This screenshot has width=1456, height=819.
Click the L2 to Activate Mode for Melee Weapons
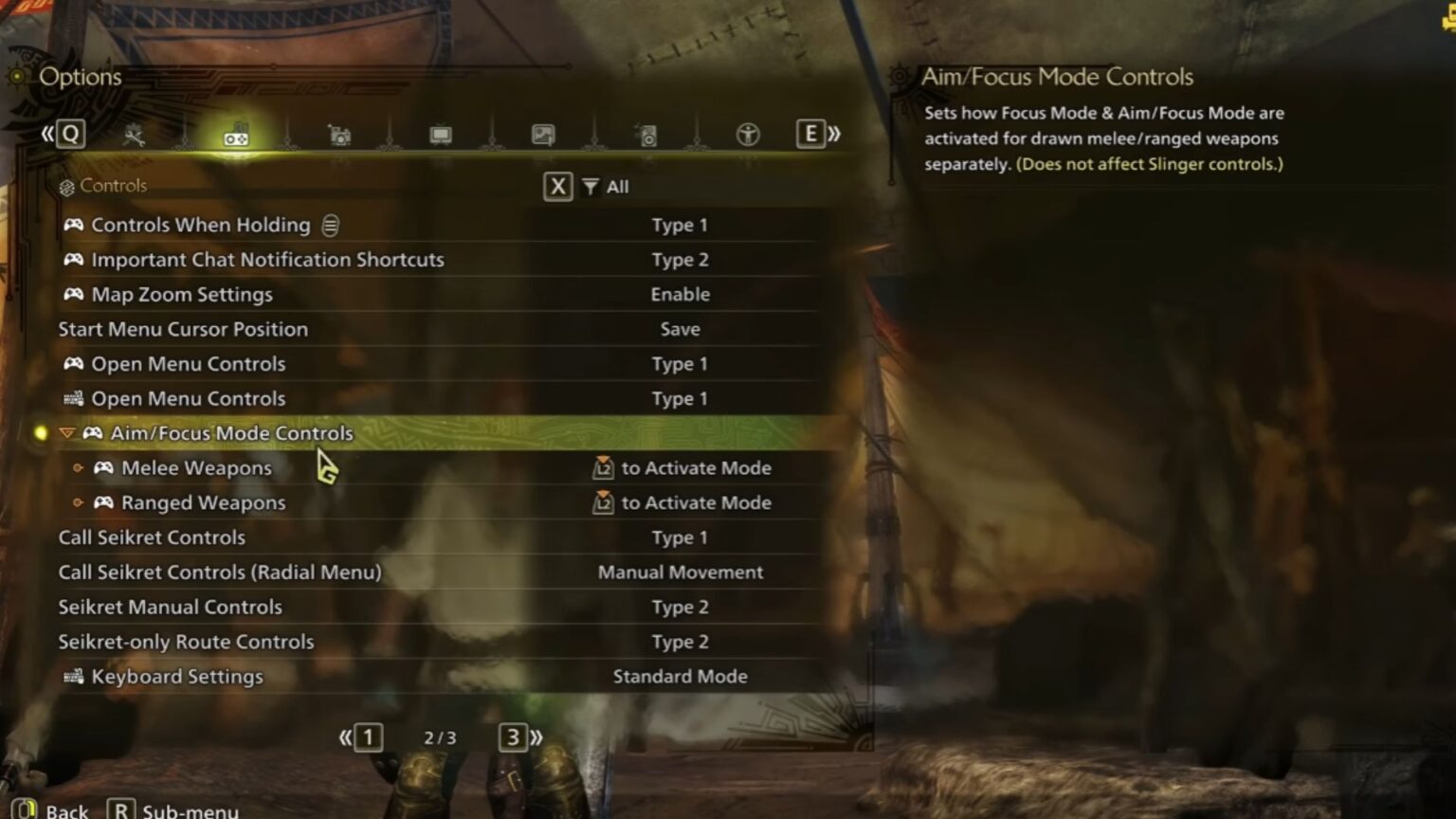[684, 467]
